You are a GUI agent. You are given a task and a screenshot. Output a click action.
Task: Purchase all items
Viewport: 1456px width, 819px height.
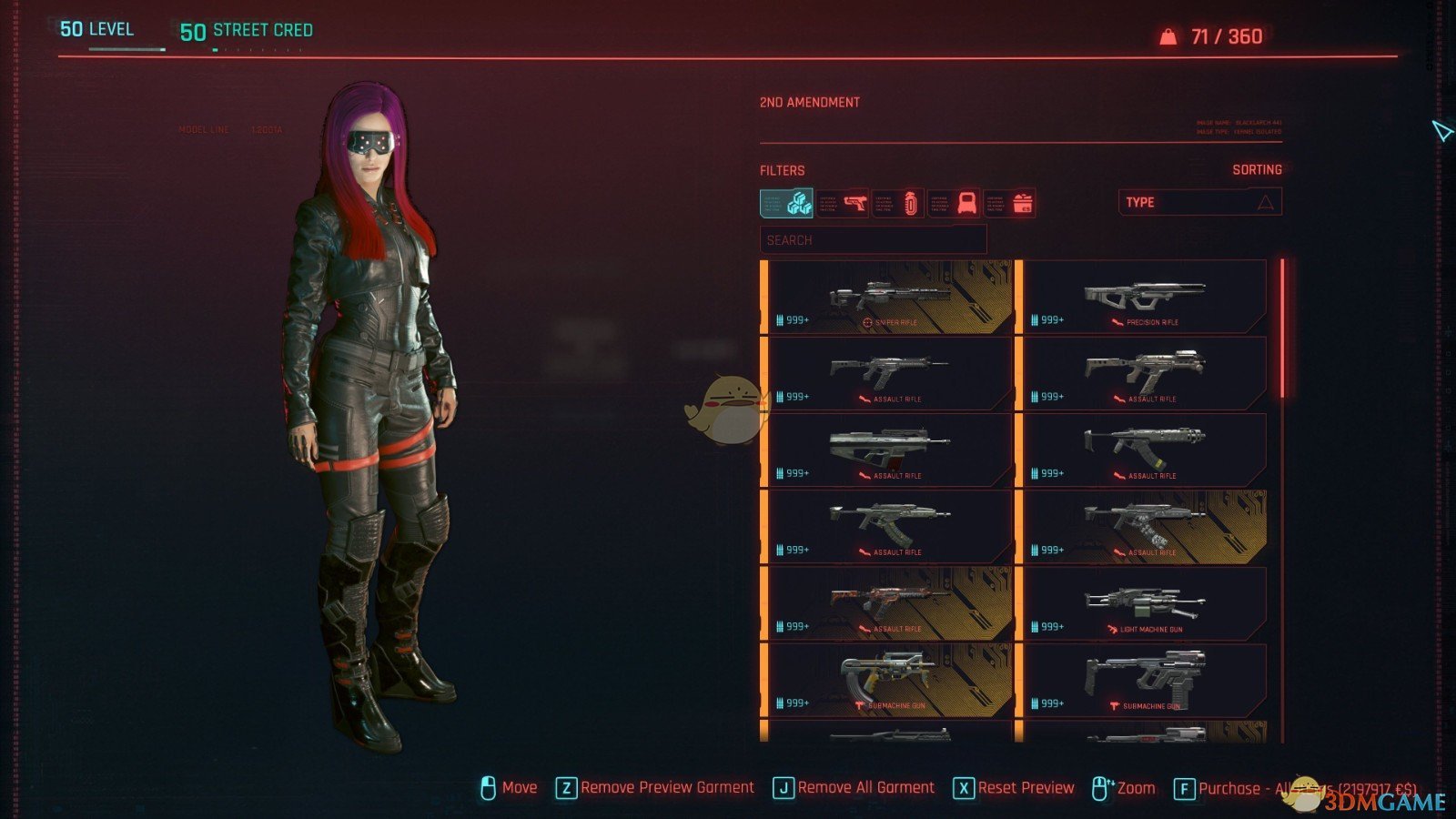tap(1292, 789)
